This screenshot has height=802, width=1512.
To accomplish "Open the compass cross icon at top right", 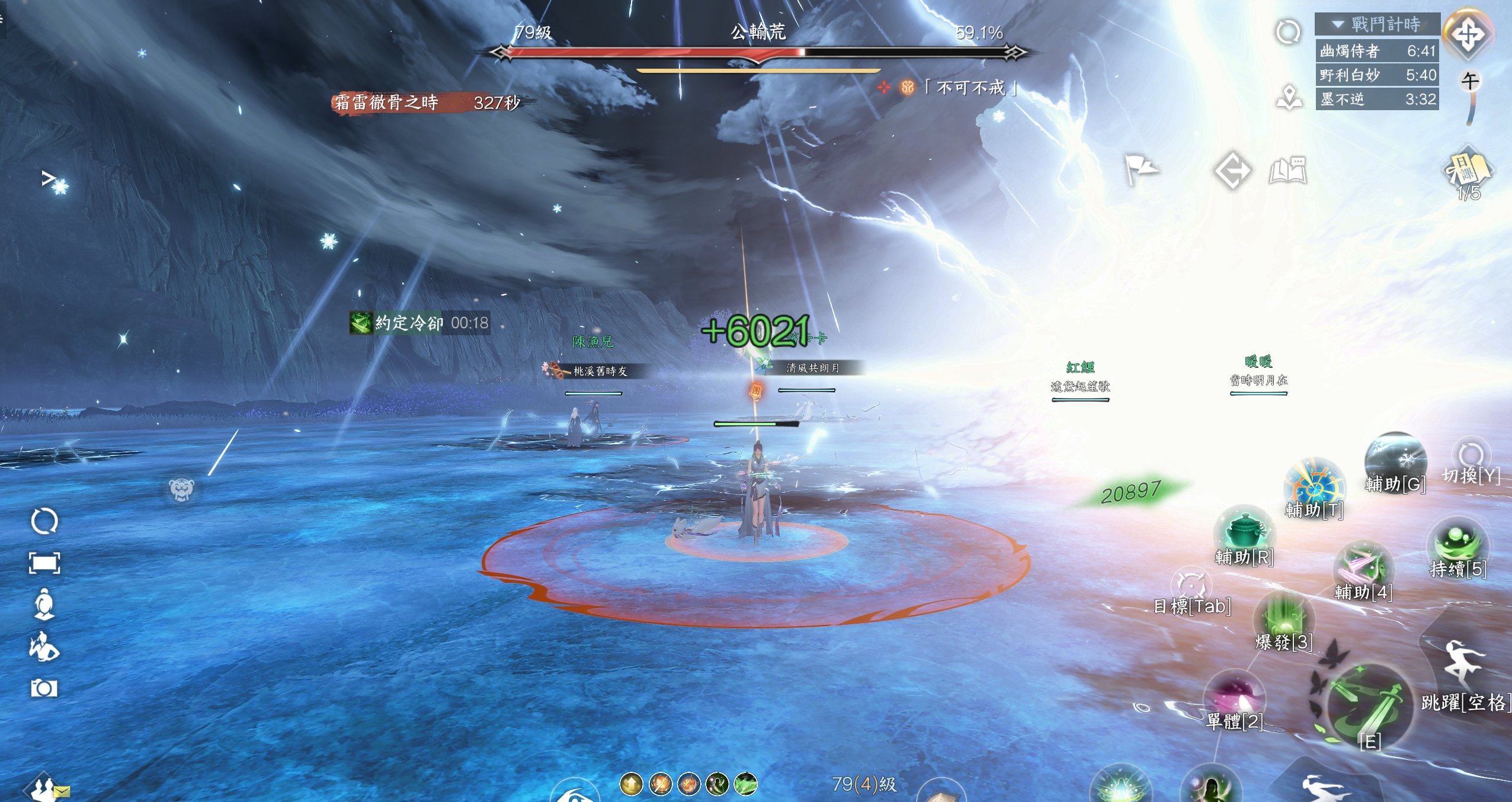I will (1468, 34).
